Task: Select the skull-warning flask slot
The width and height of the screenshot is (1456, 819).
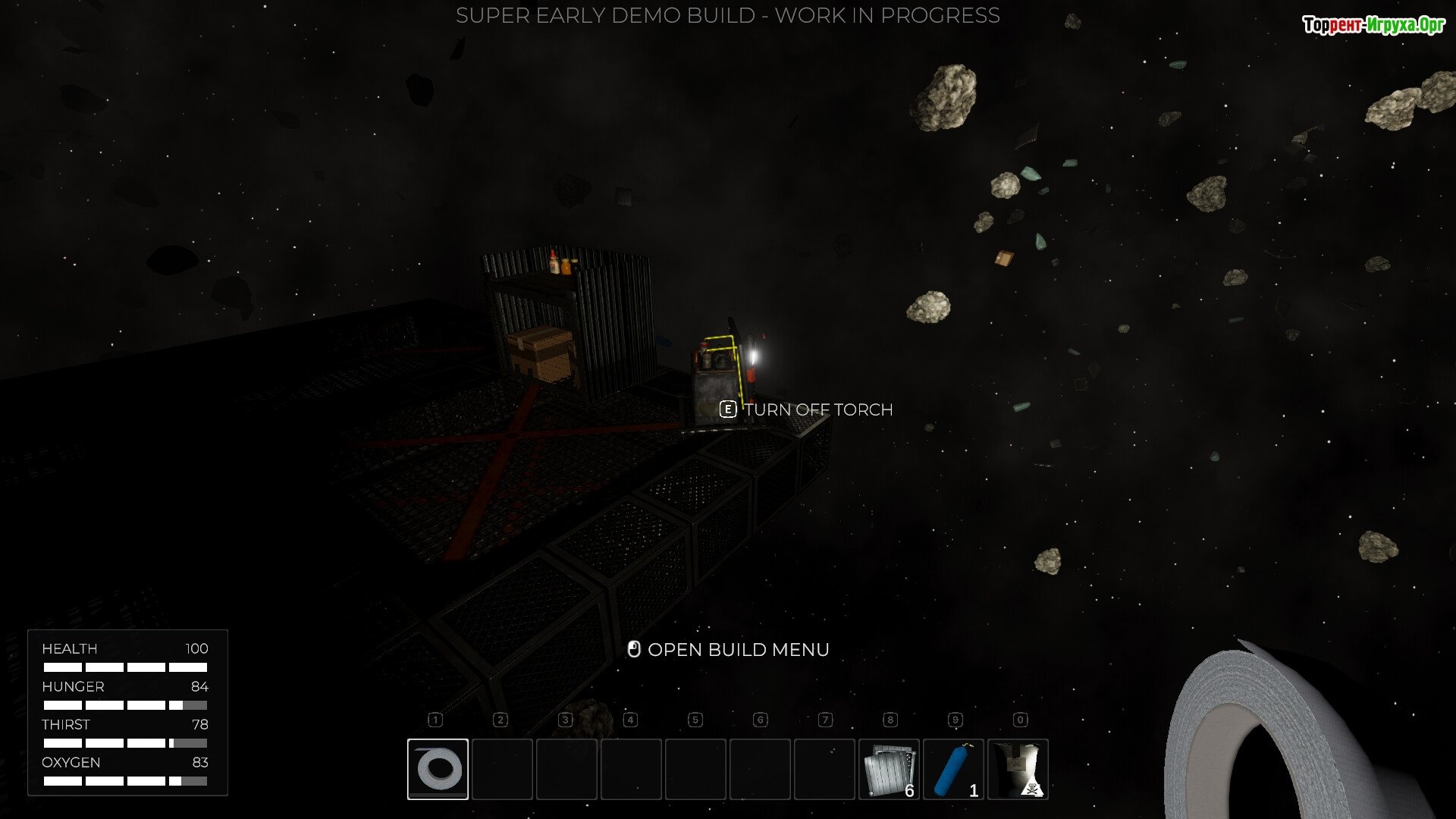Action: click(x=1018, y=769)
